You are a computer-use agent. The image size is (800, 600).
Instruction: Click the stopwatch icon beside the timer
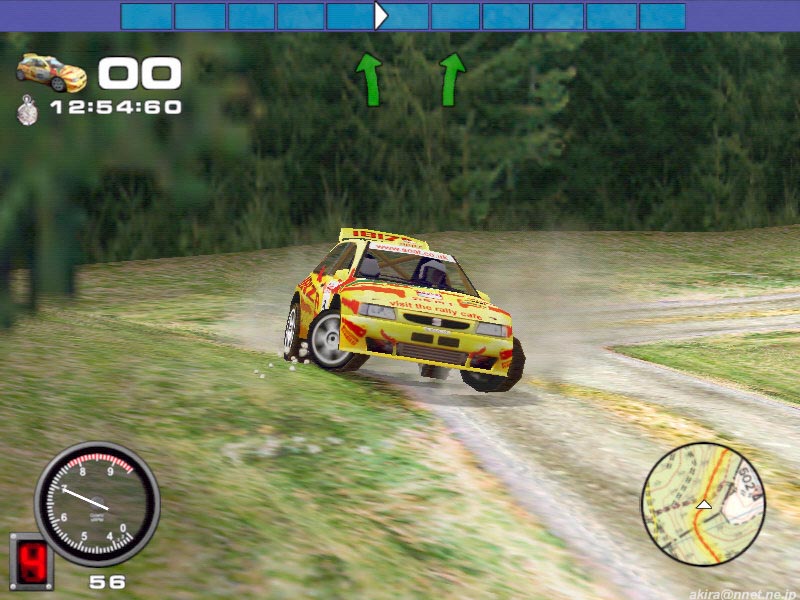coord(27,108)
